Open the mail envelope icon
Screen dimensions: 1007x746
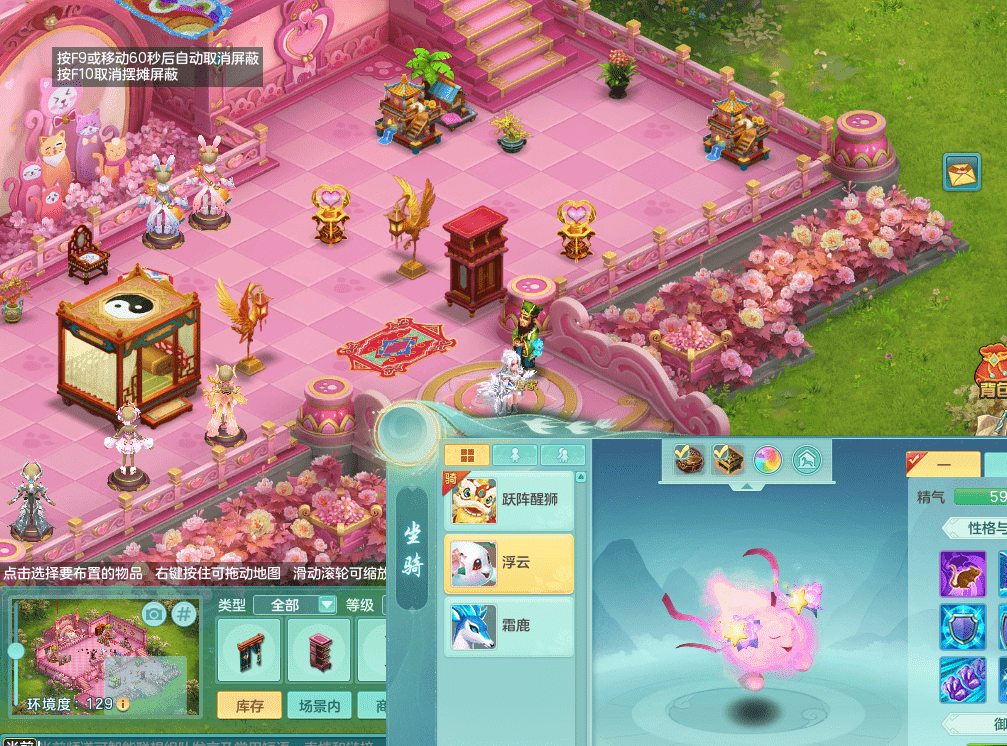click(x=962, y=172)
